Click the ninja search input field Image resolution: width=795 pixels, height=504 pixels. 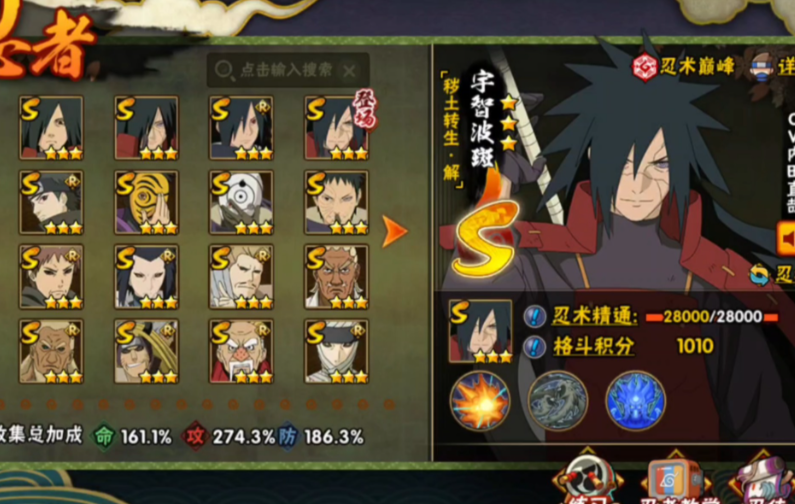[280, 70]
